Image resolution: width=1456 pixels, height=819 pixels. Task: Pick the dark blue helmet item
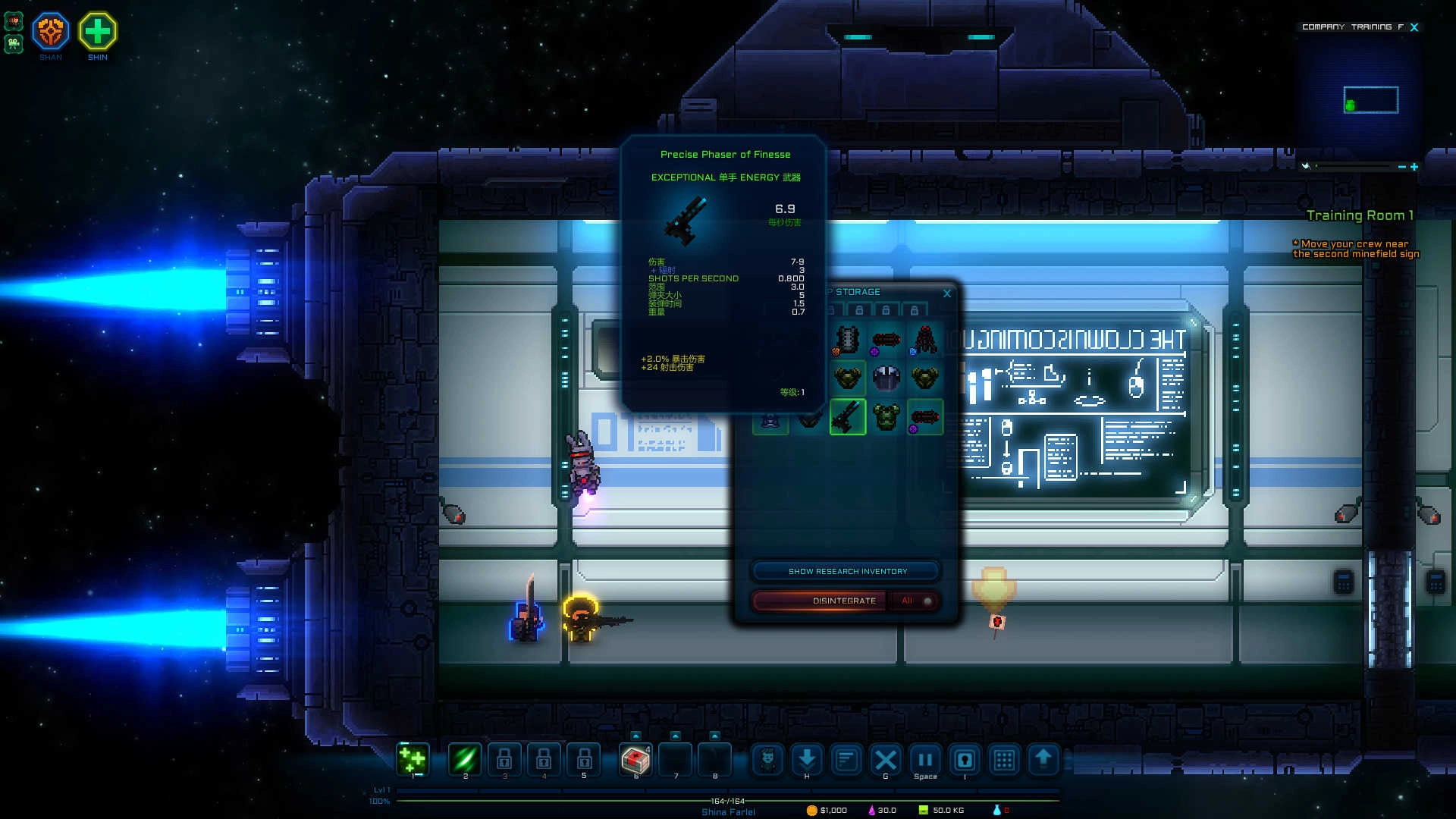[886, 377]
